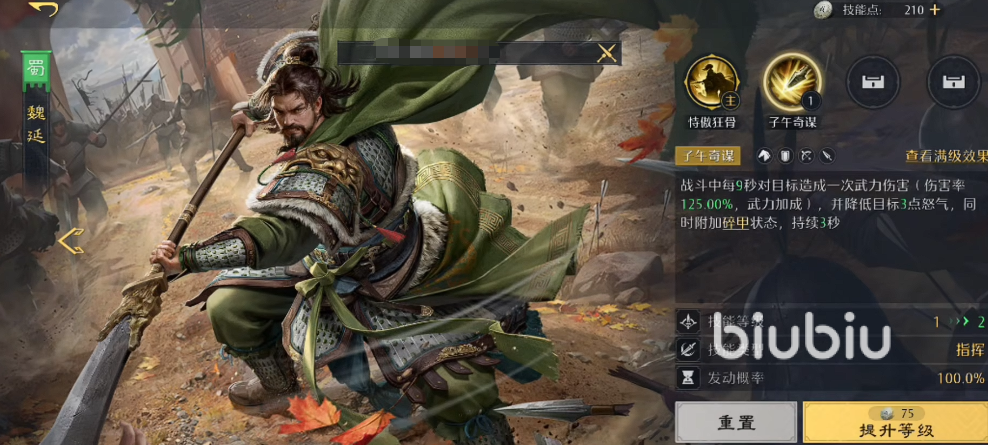Switch to previous hero with left chevron

(70, 240)
